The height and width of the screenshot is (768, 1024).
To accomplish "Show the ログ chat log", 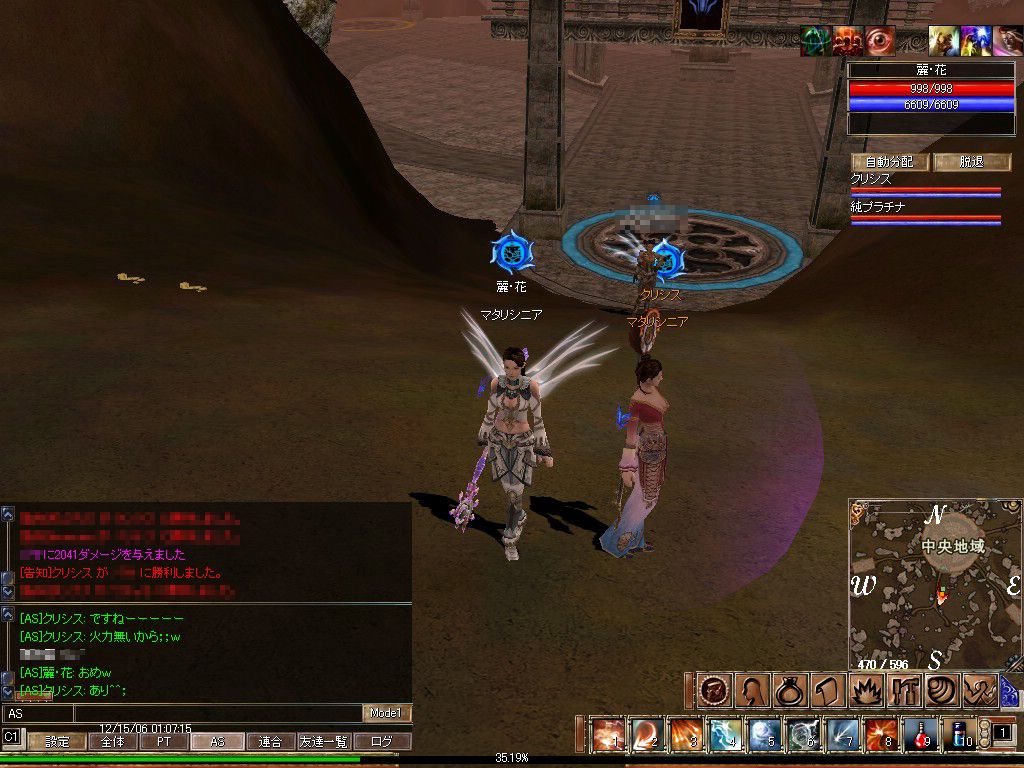I will tap(382, 742).
